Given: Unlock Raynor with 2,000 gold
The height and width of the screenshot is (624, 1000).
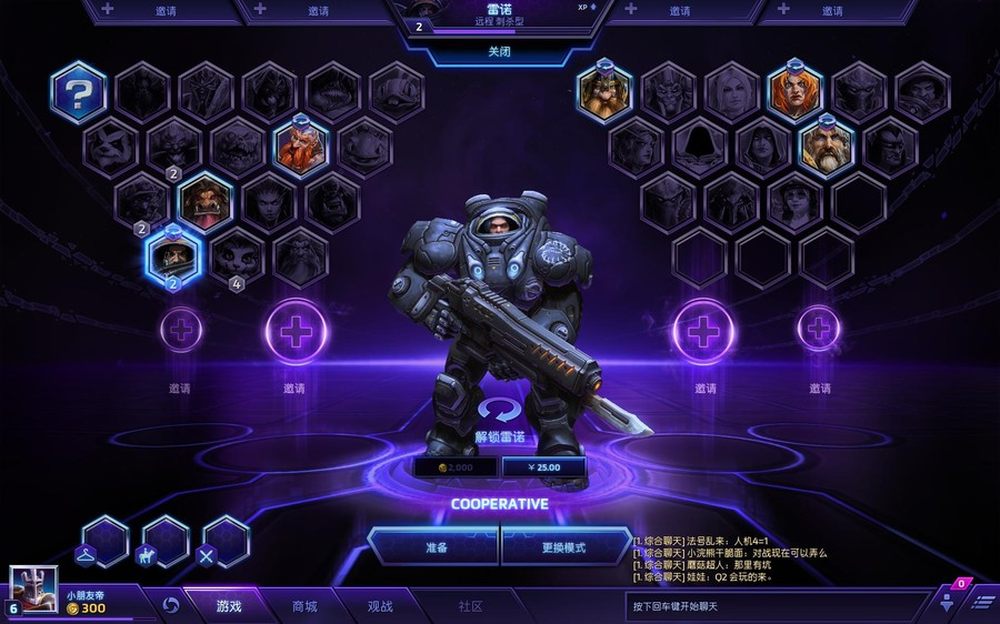Looking at the screenshot, I should pos(455,467).
